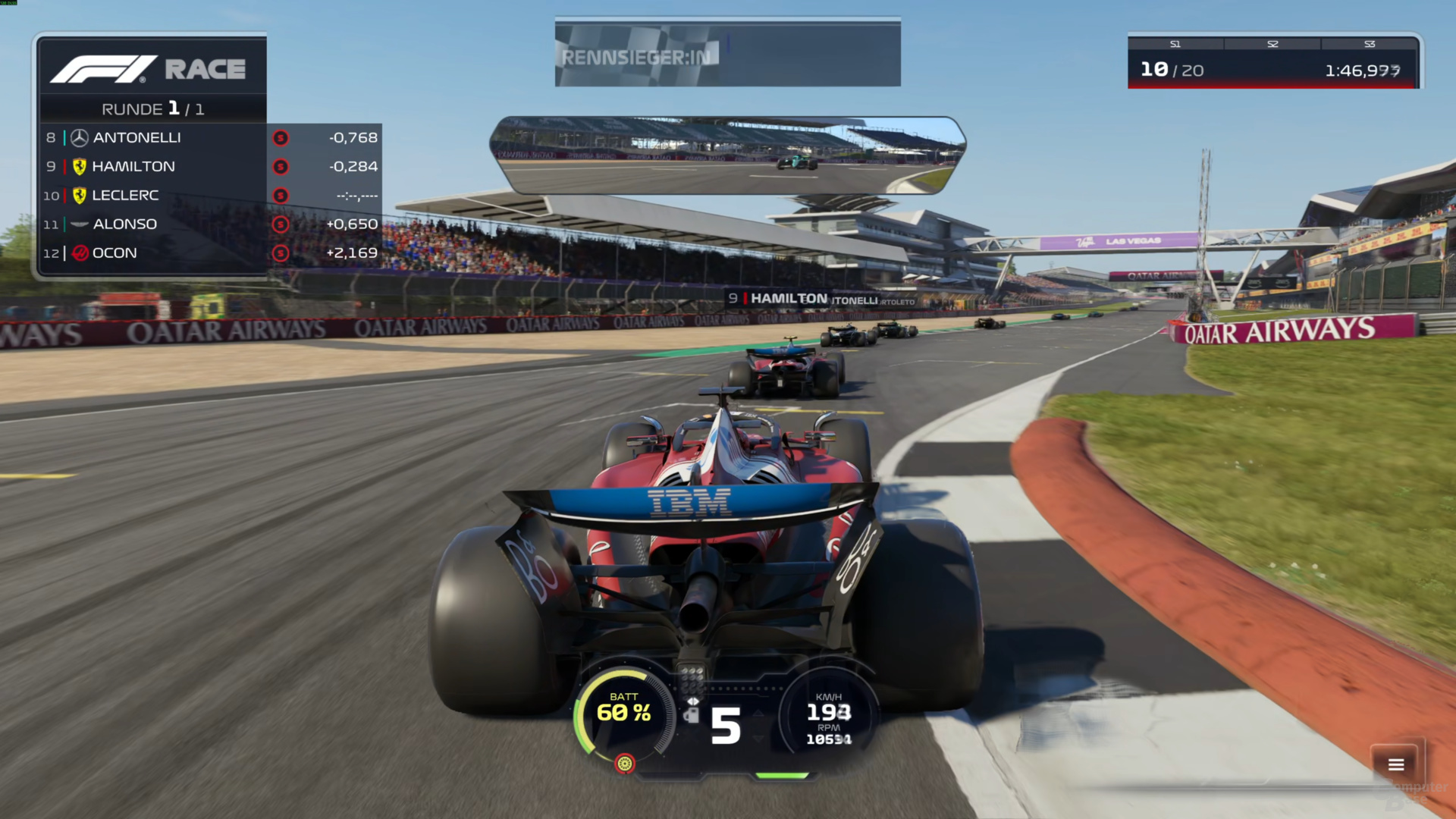
Task: Select Alonso in the position list
Action: [124, 224]
